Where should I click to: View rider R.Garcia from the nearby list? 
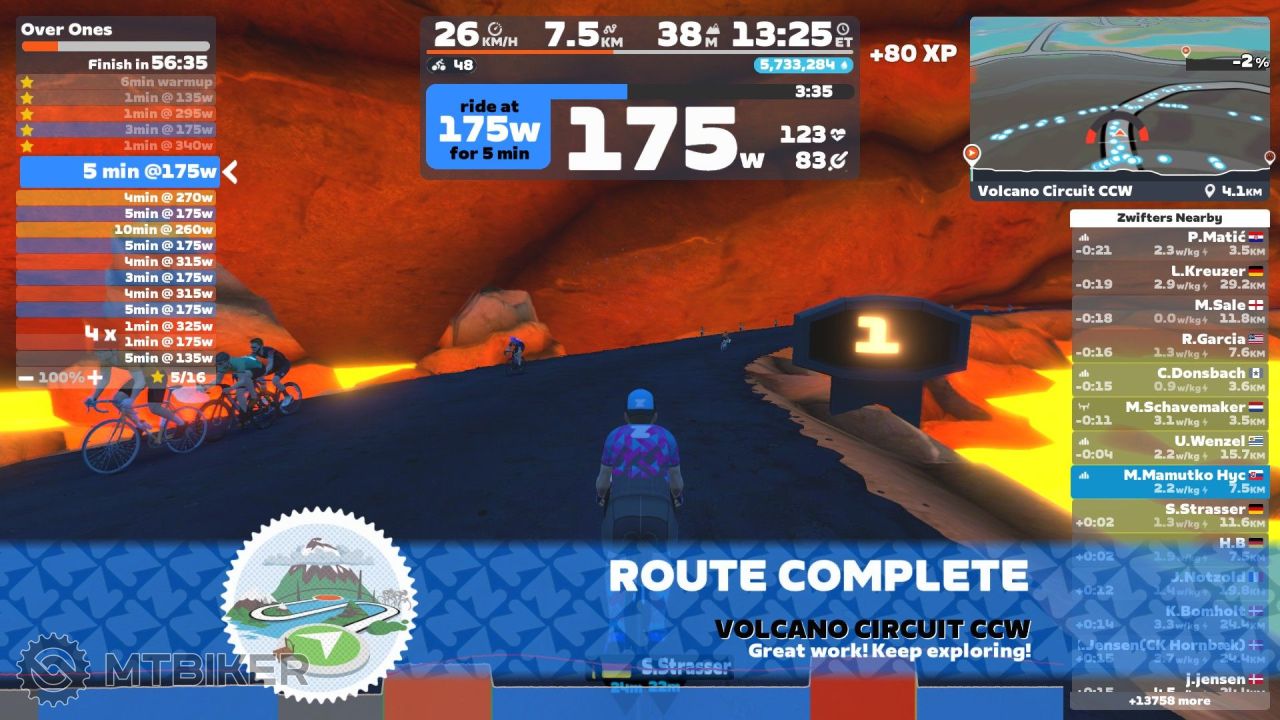1169,346
